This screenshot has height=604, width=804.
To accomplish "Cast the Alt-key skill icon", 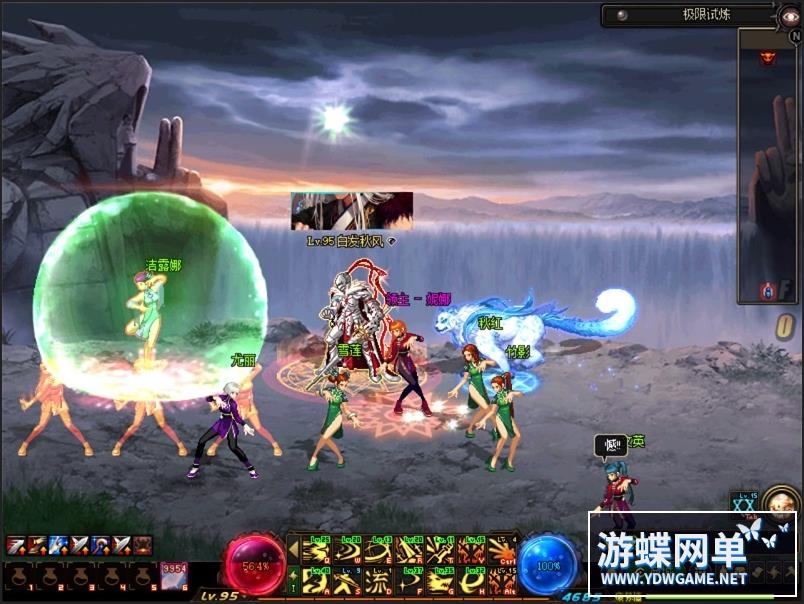I will click(x=501, y=580).
